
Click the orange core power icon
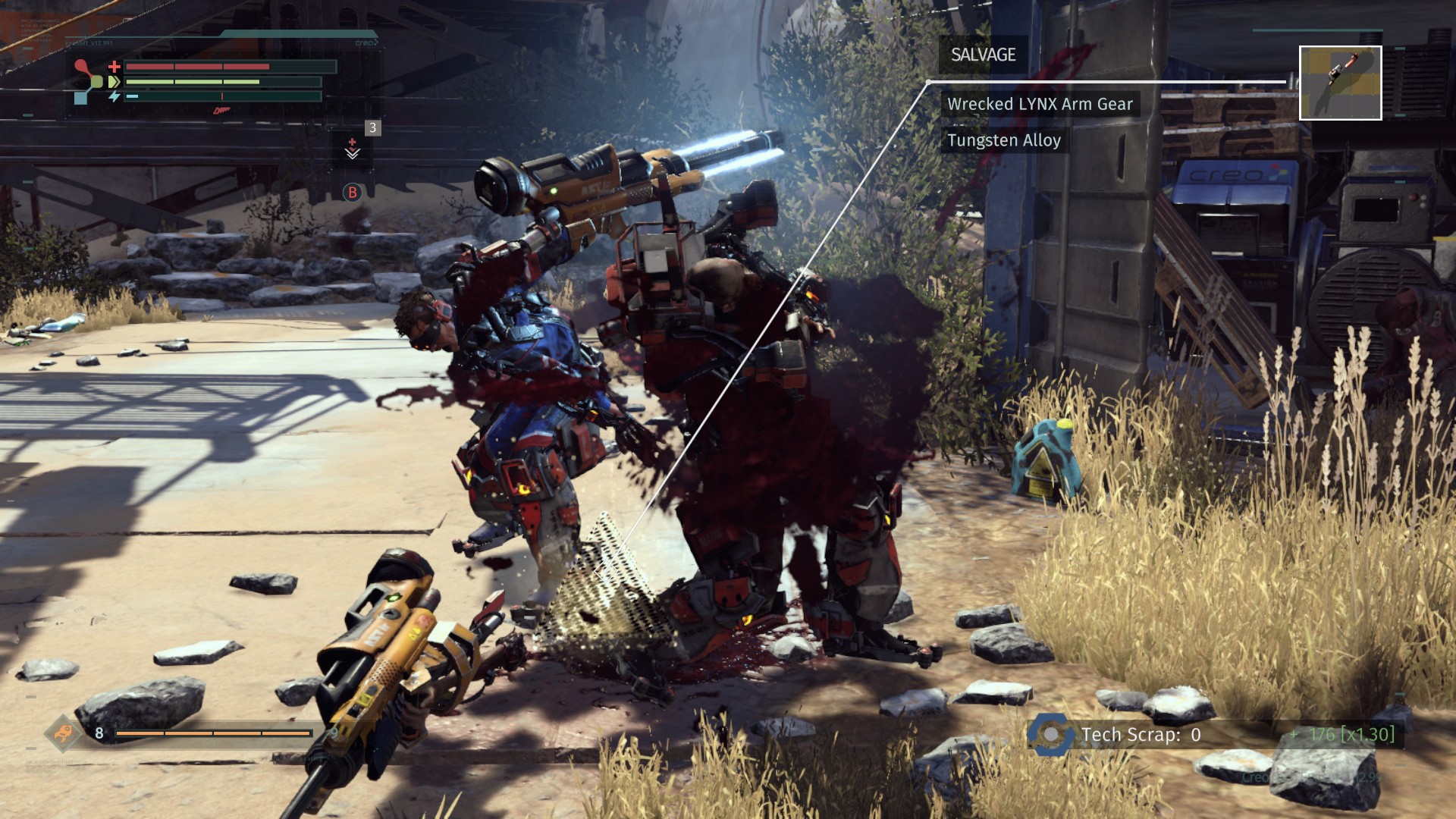pyautogui.click(x=63, y=733)
